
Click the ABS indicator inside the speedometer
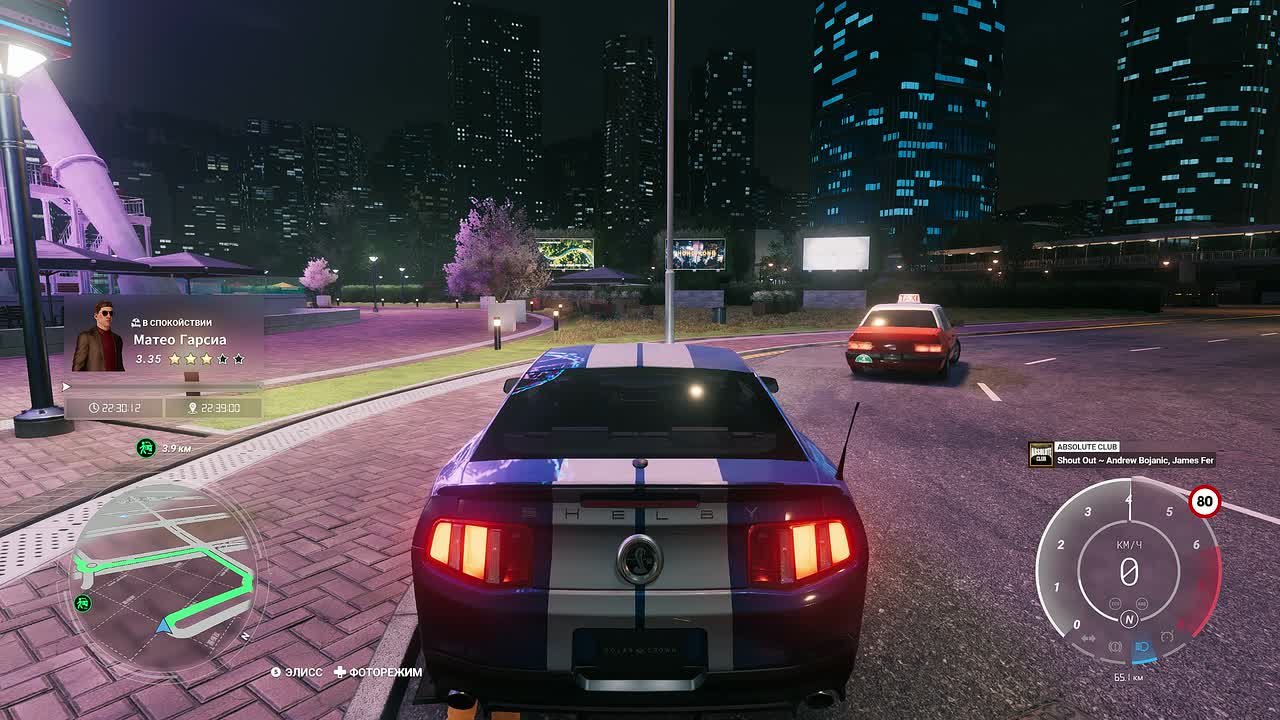click(x=1142, y=603)
